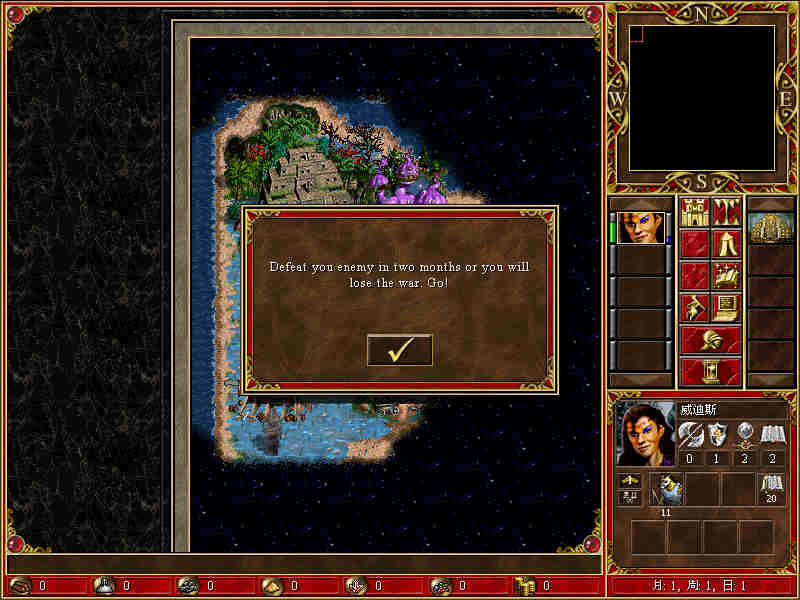Click the minimap

(702, 98)
